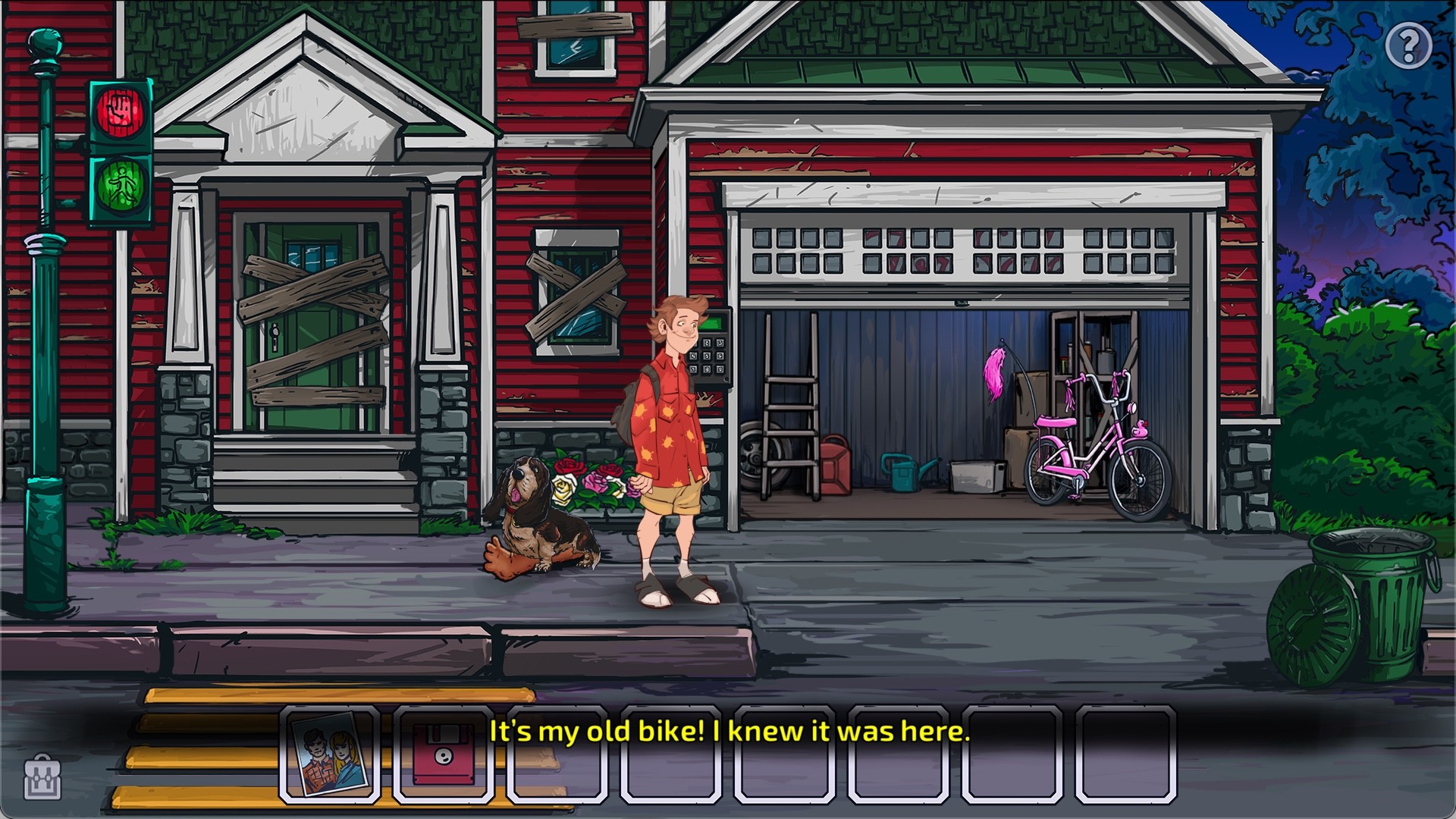
Task: Open the backpack inventory icon
Action: (43, 777)
